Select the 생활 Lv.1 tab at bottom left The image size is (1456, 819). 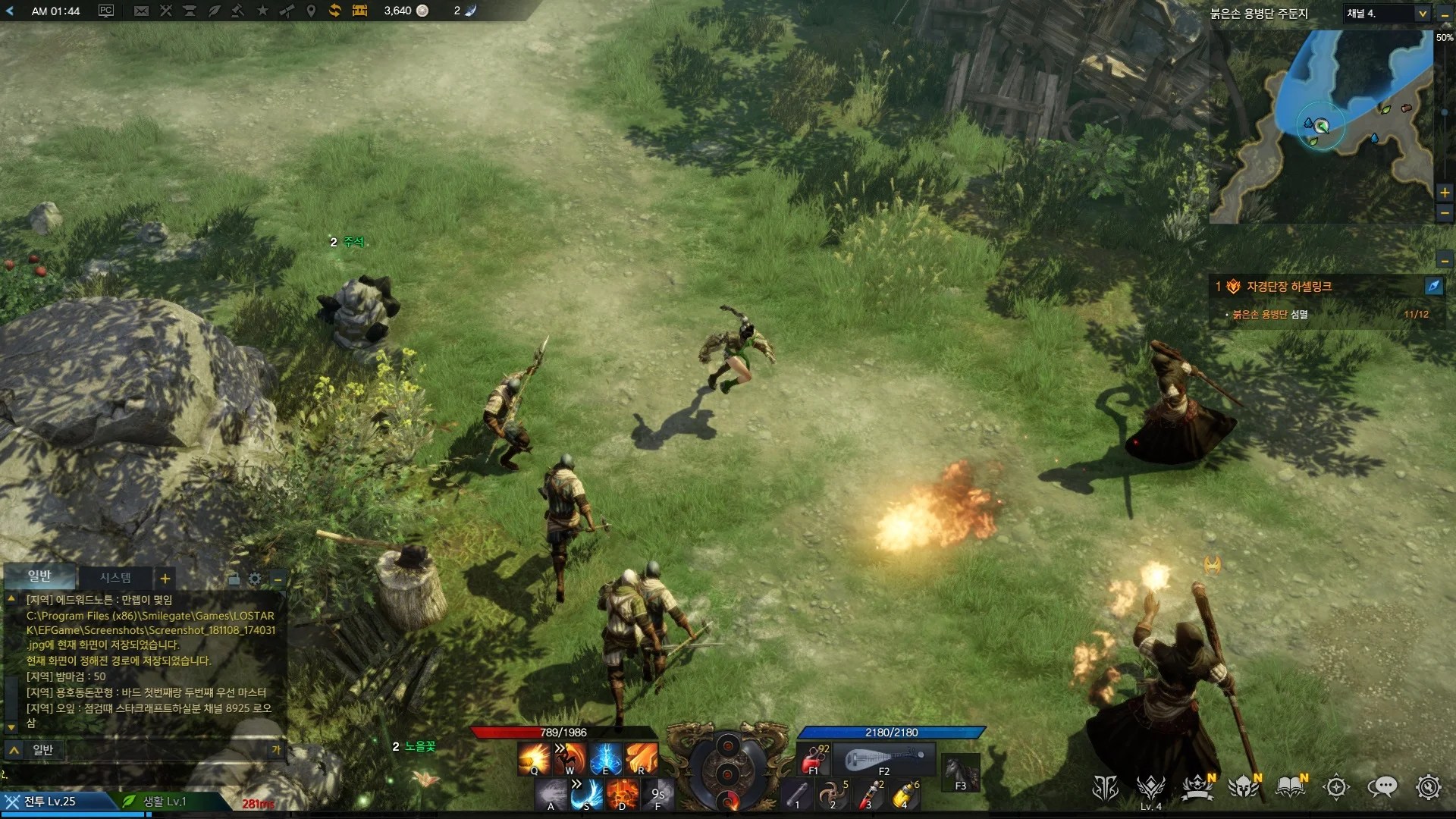163,802
